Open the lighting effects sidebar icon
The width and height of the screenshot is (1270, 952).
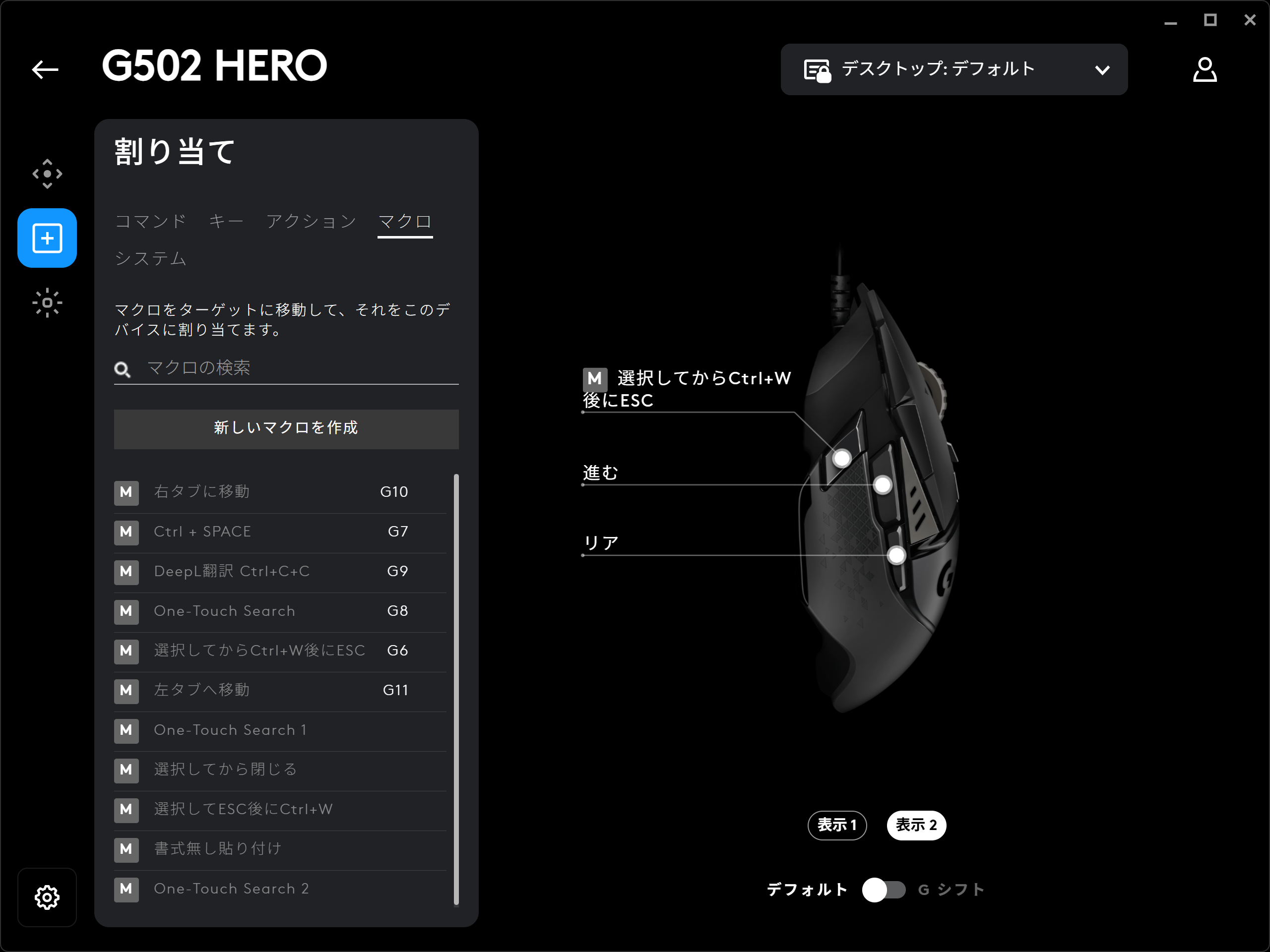click(47, 302)
